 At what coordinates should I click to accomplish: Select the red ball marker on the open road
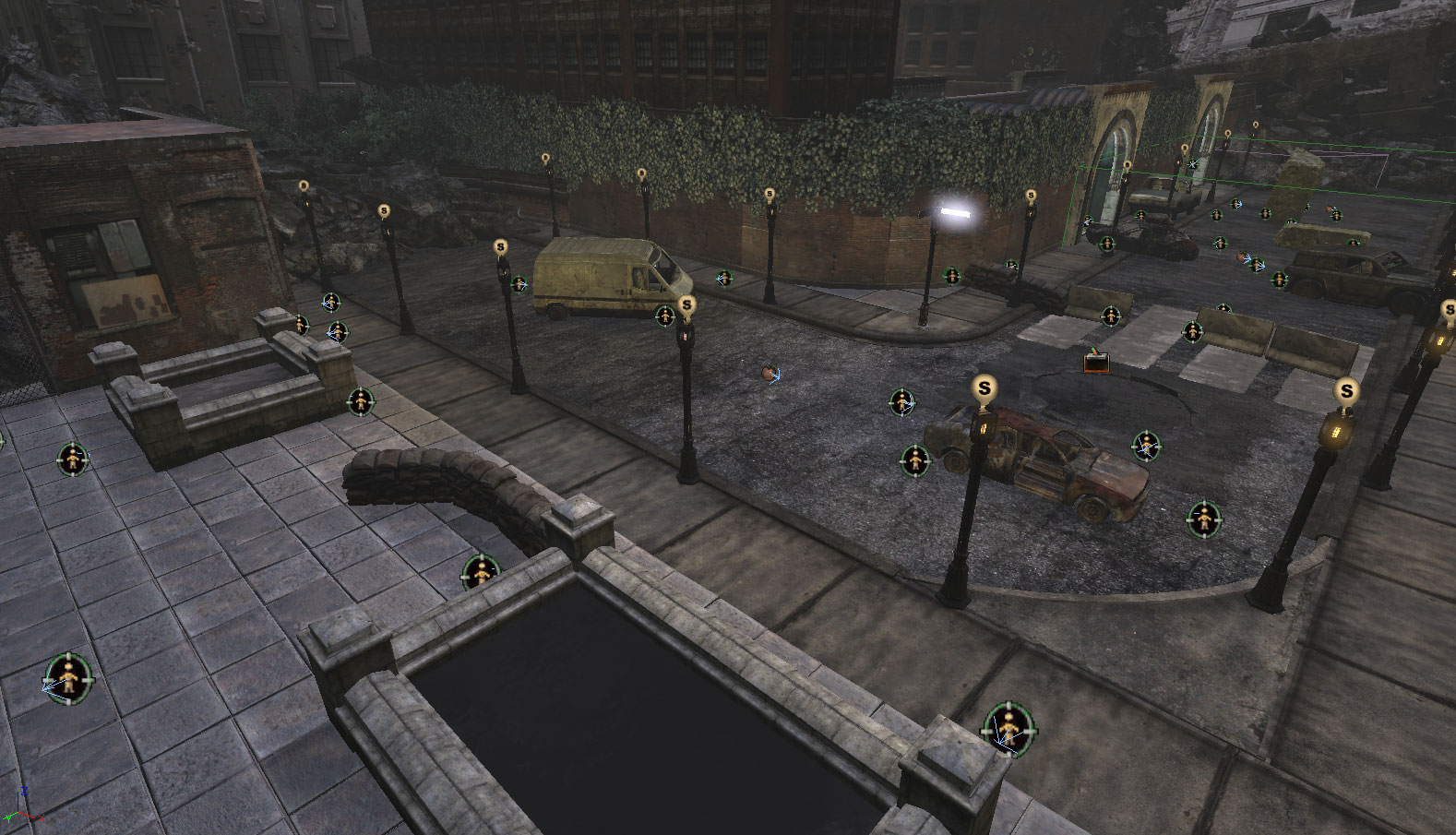coord(770,374)
